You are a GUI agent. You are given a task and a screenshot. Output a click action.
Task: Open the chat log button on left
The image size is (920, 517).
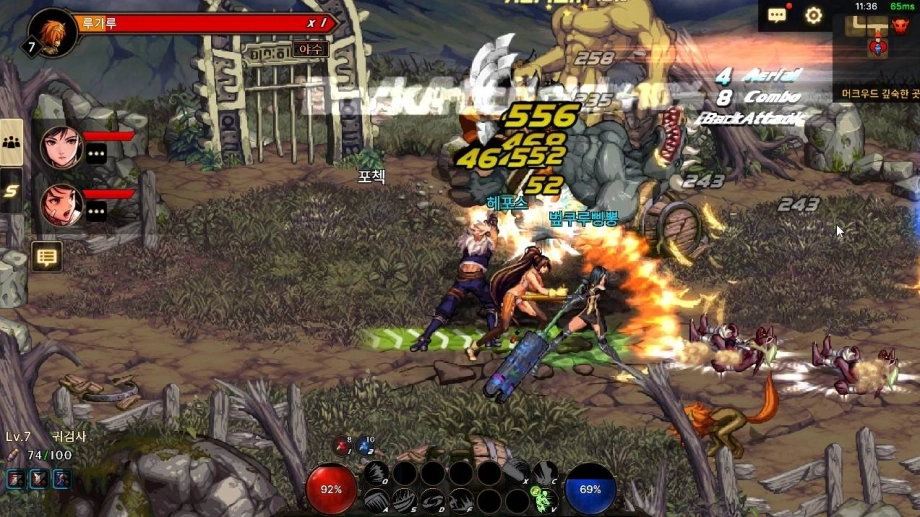46,257
